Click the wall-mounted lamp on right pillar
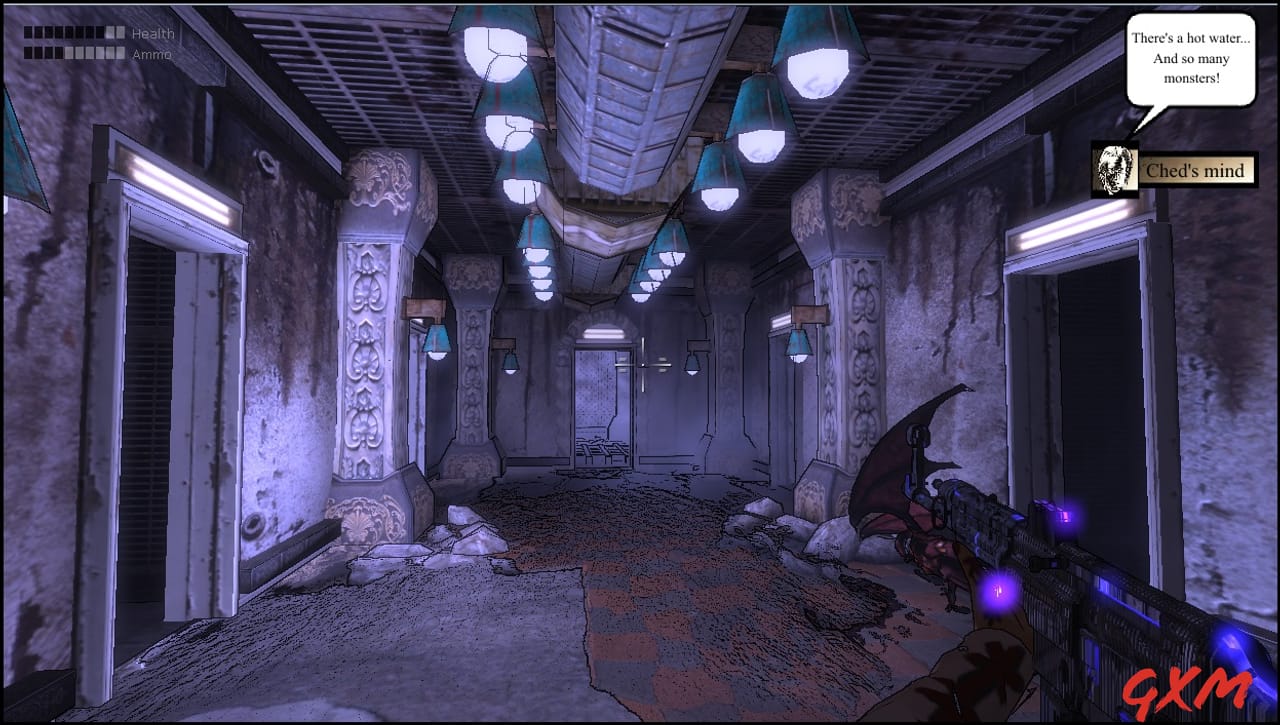 point(797,344)
